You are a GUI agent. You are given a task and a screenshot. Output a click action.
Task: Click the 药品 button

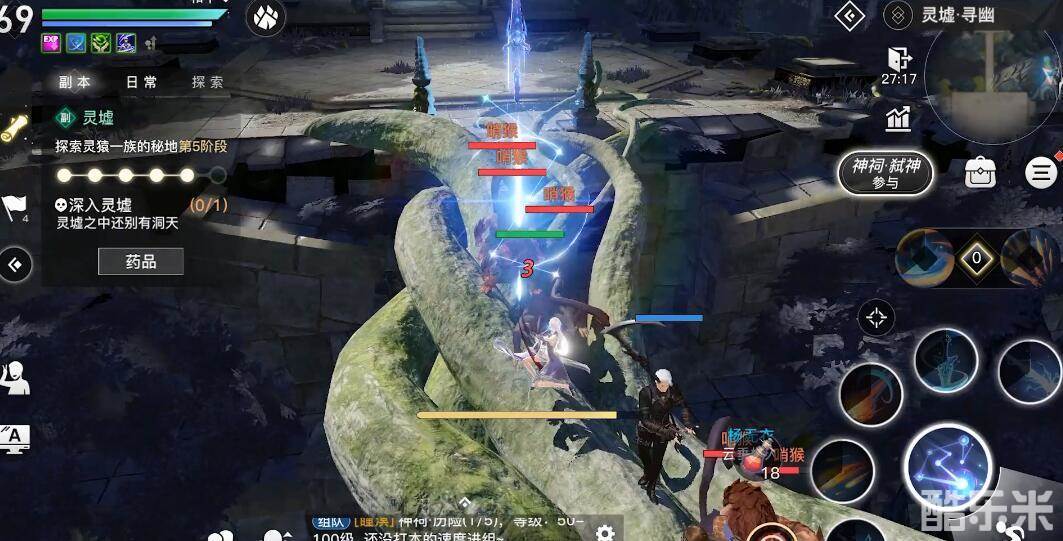click(141, 262)
